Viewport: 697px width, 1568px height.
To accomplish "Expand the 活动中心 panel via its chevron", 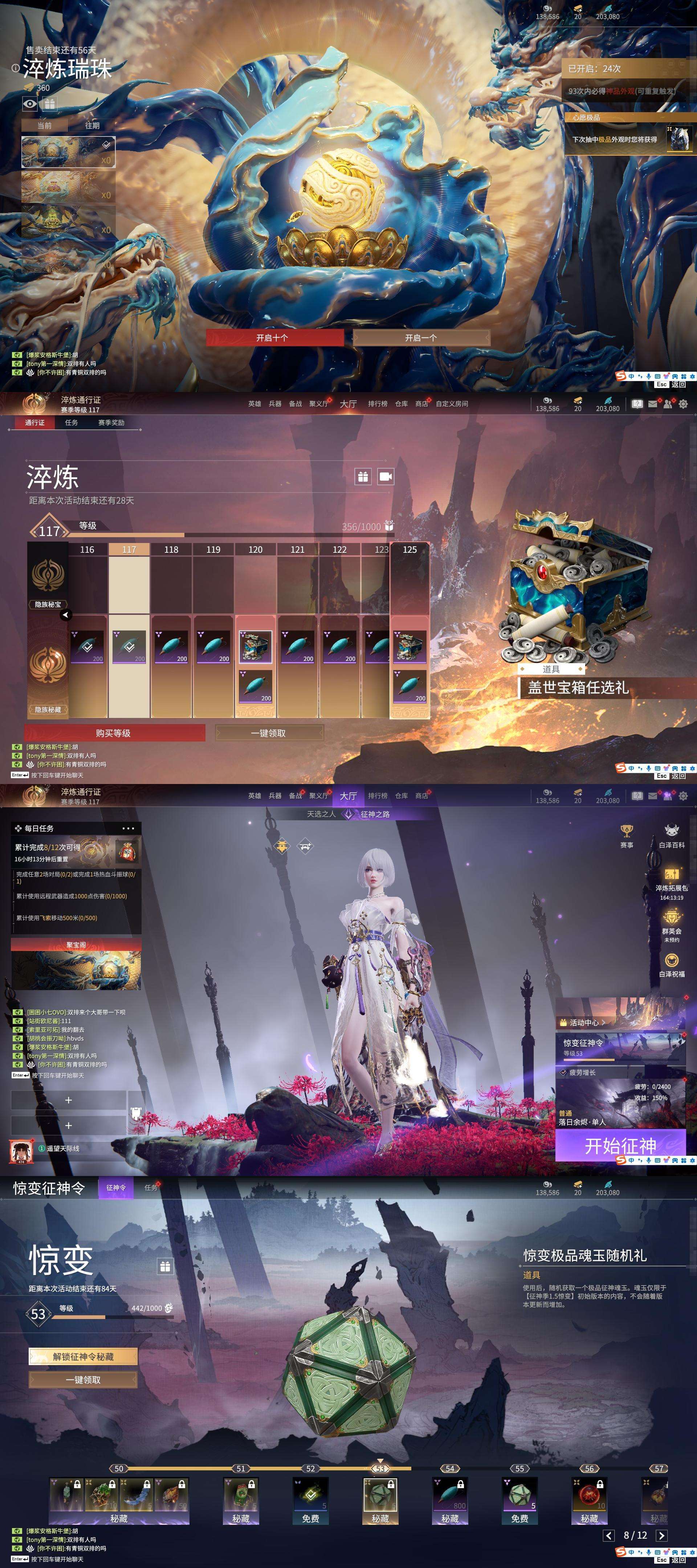I will coord(604,1023).
